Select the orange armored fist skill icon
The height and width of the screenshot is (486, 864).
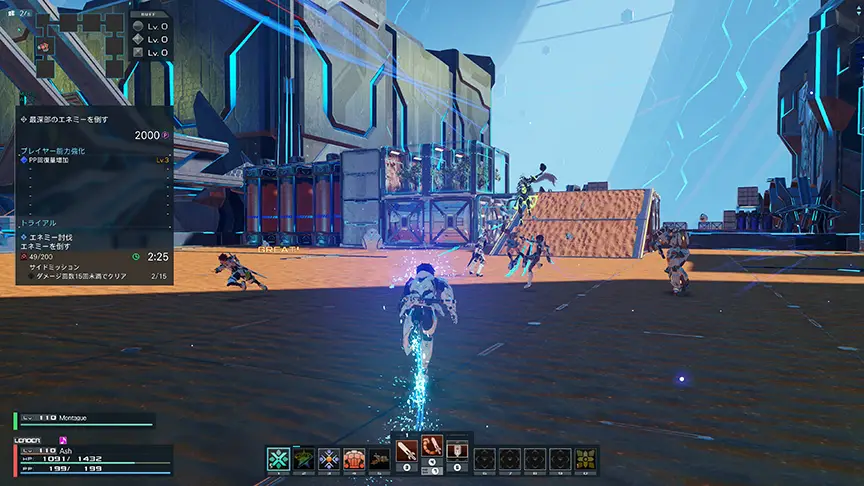(354, 459)
